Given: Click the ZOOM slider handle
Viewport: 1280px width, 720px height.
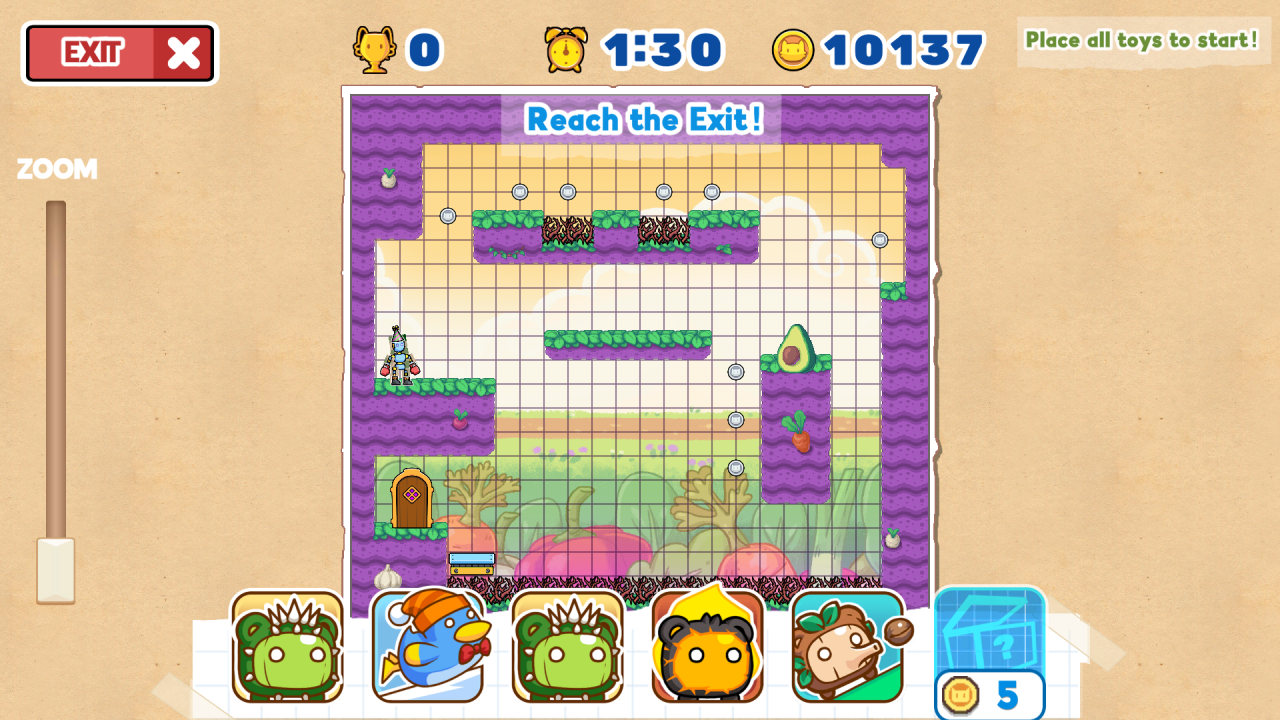Looking at the screenshot, I should pyautogui.click(x=56, y=570).
